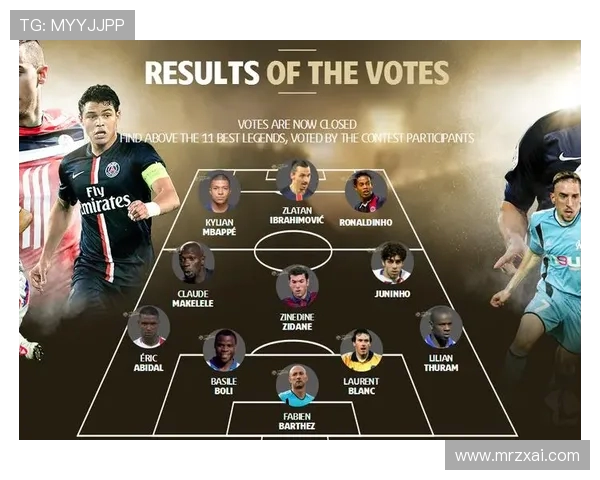Pick the Juninho portrait

click(391, 262)
